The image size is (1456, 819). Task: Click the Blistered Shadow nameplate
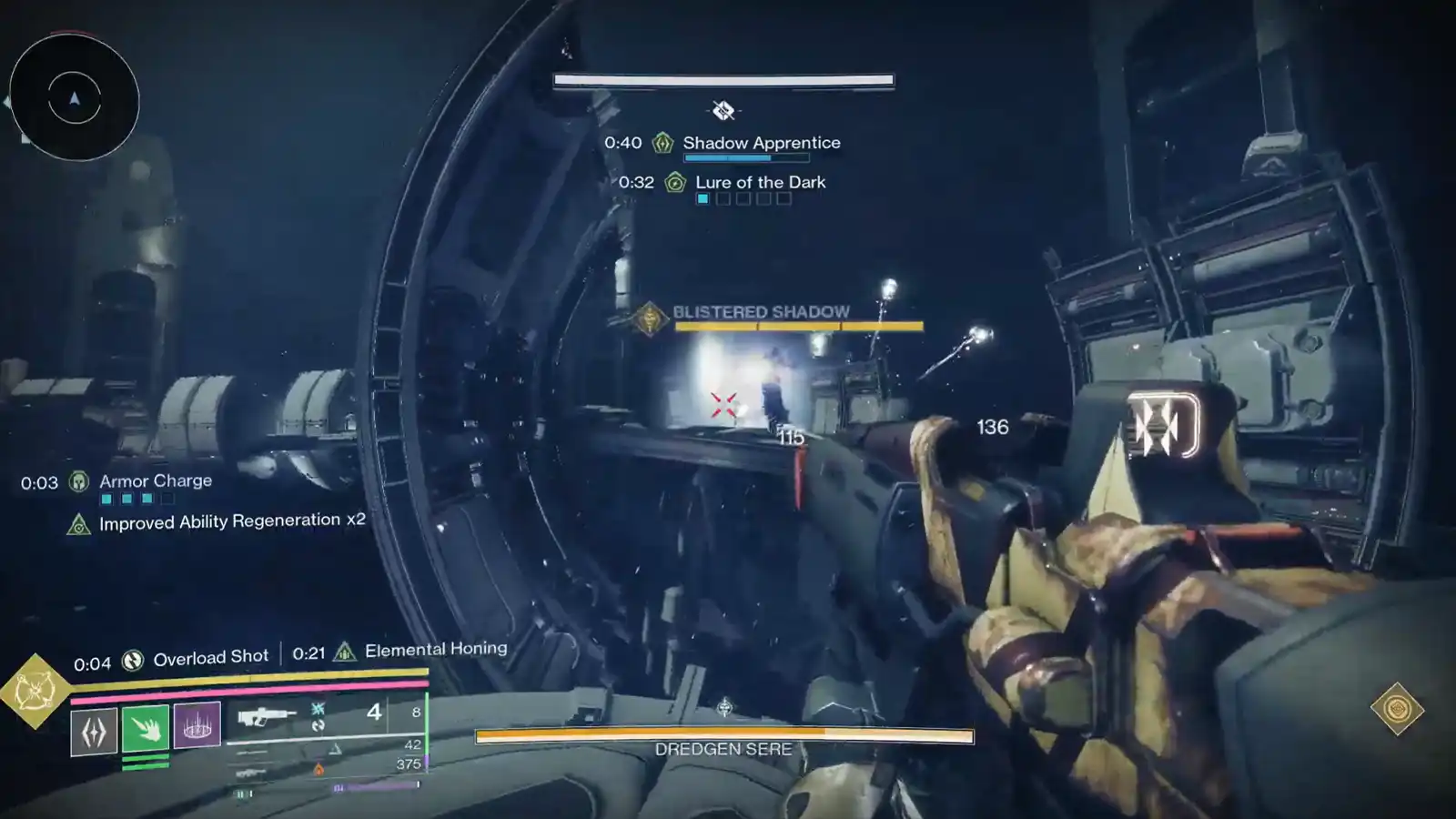click(761, 311)
